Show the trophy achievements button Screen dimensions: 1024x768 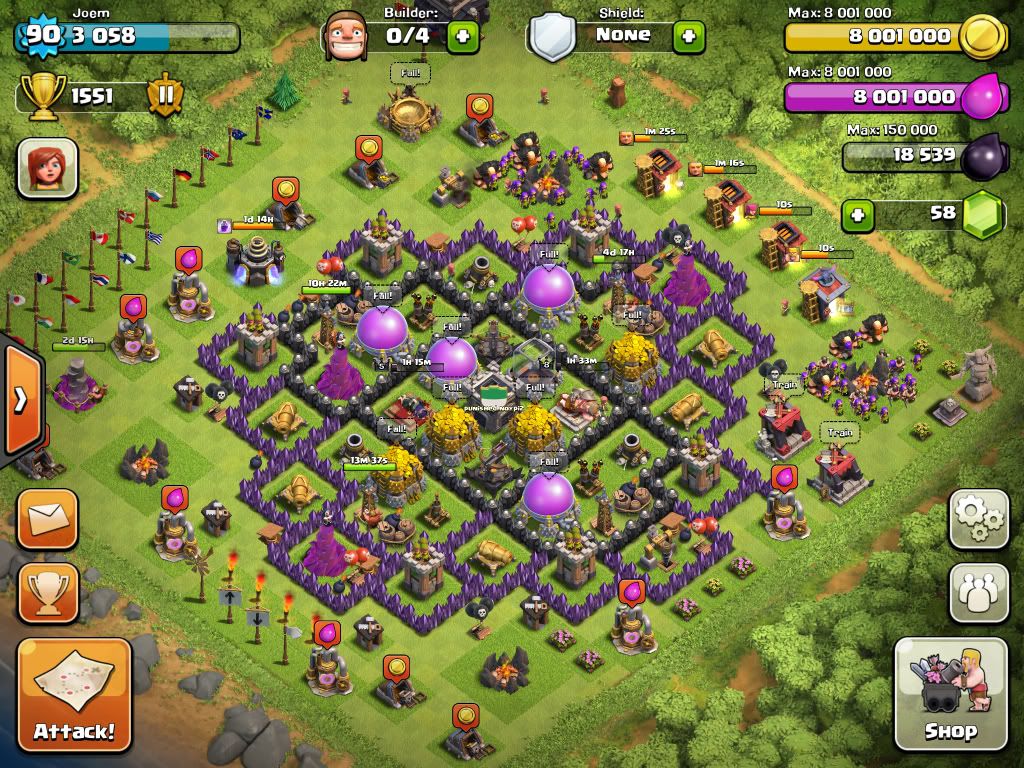[x=47, y=593]
